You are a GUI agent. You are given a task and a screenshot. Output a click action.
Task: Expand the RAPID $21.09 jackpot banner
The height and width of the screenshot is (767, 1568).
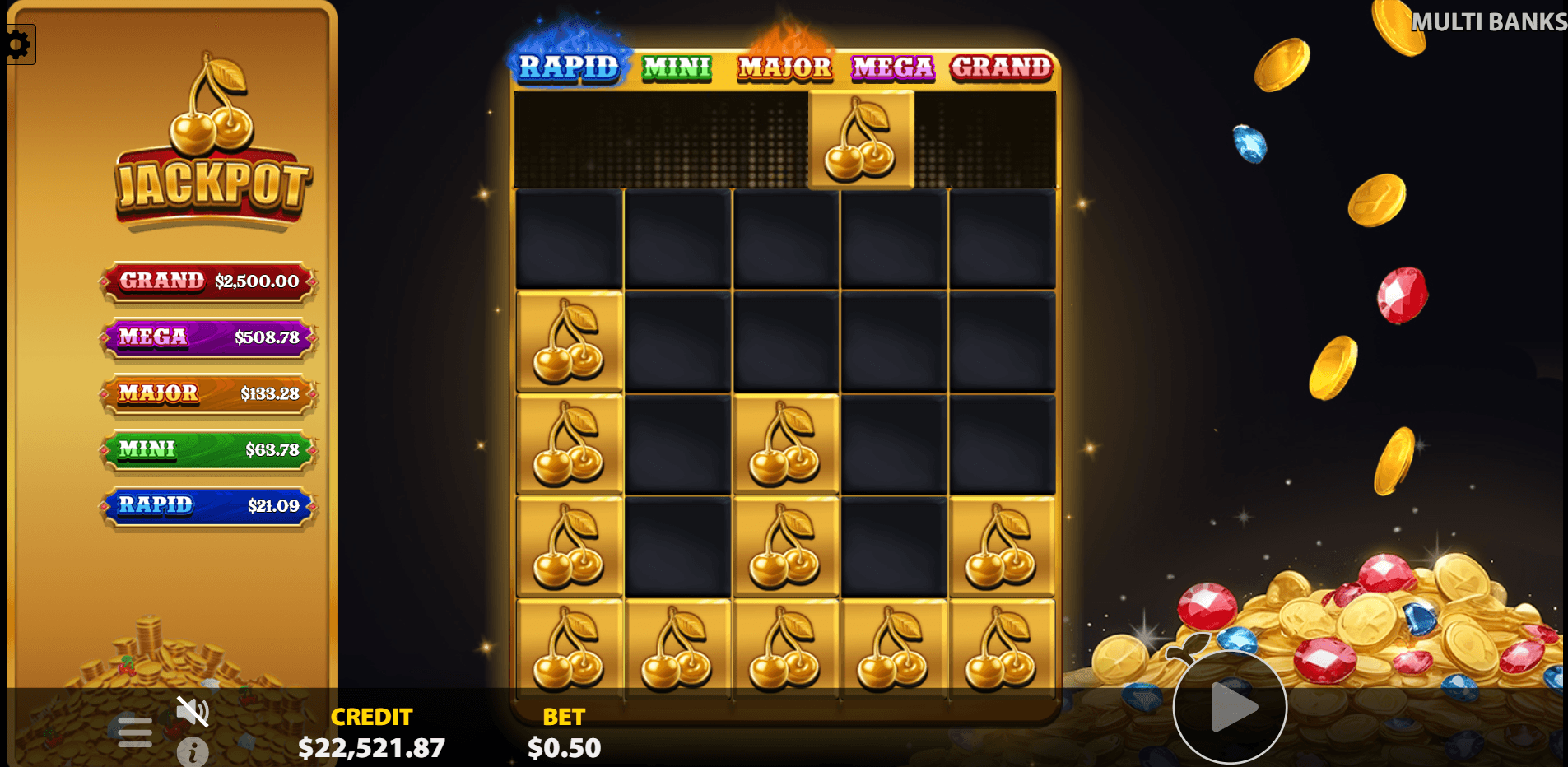[207, 506]
